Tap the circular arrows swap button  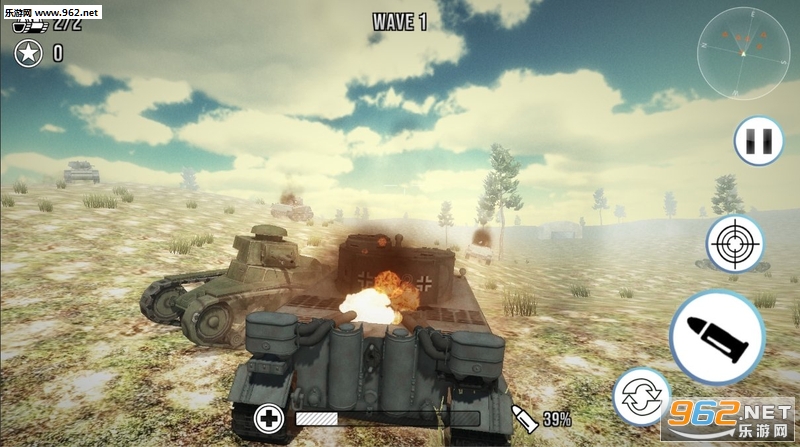[639, 394]
